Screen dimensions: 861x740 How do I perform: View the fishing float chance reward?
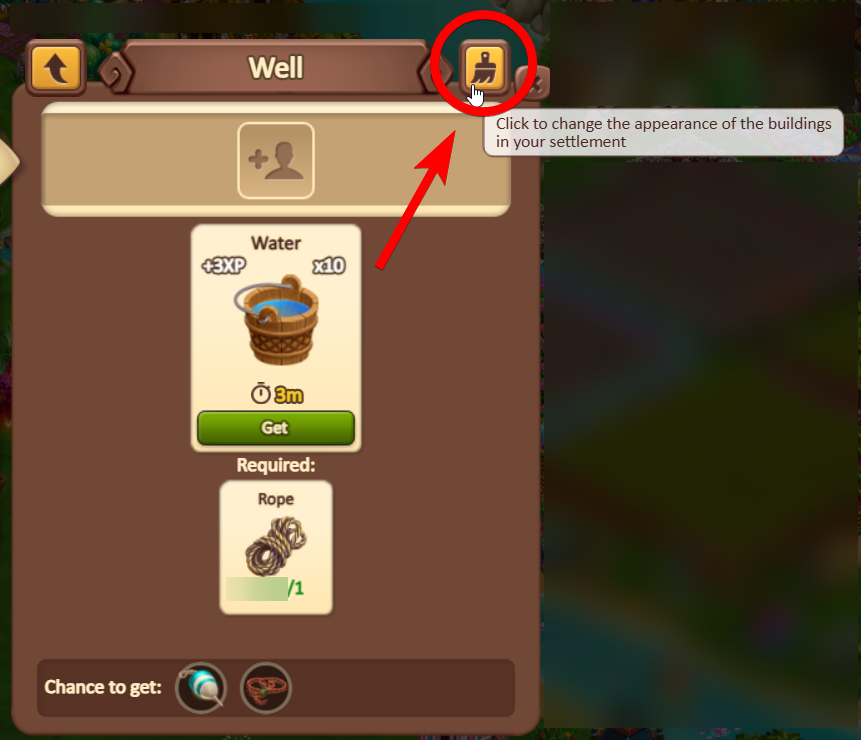(x=201, y=688)
